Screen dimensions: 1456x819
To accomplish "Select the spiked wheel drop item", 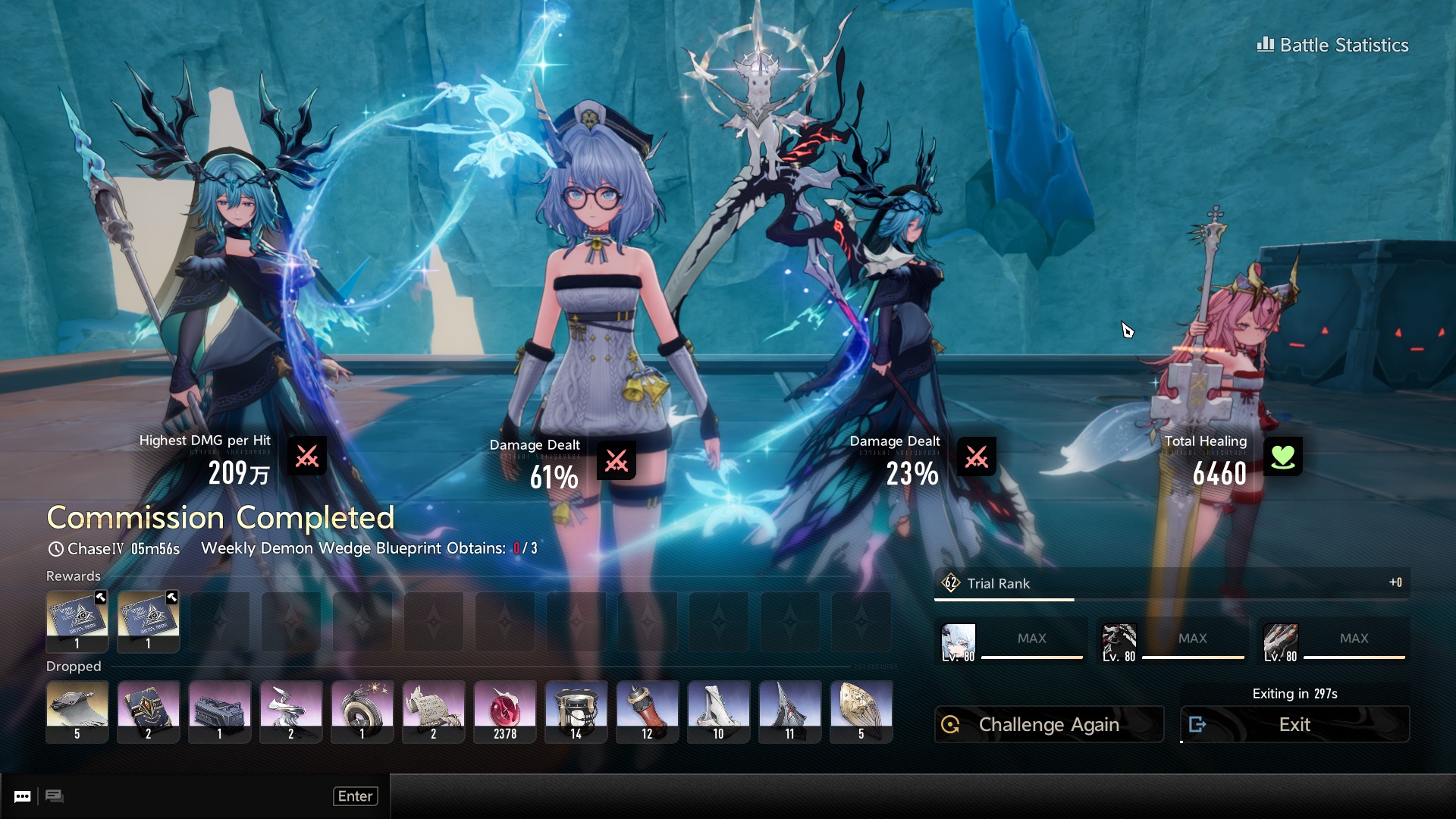I will tap(362, 711).
